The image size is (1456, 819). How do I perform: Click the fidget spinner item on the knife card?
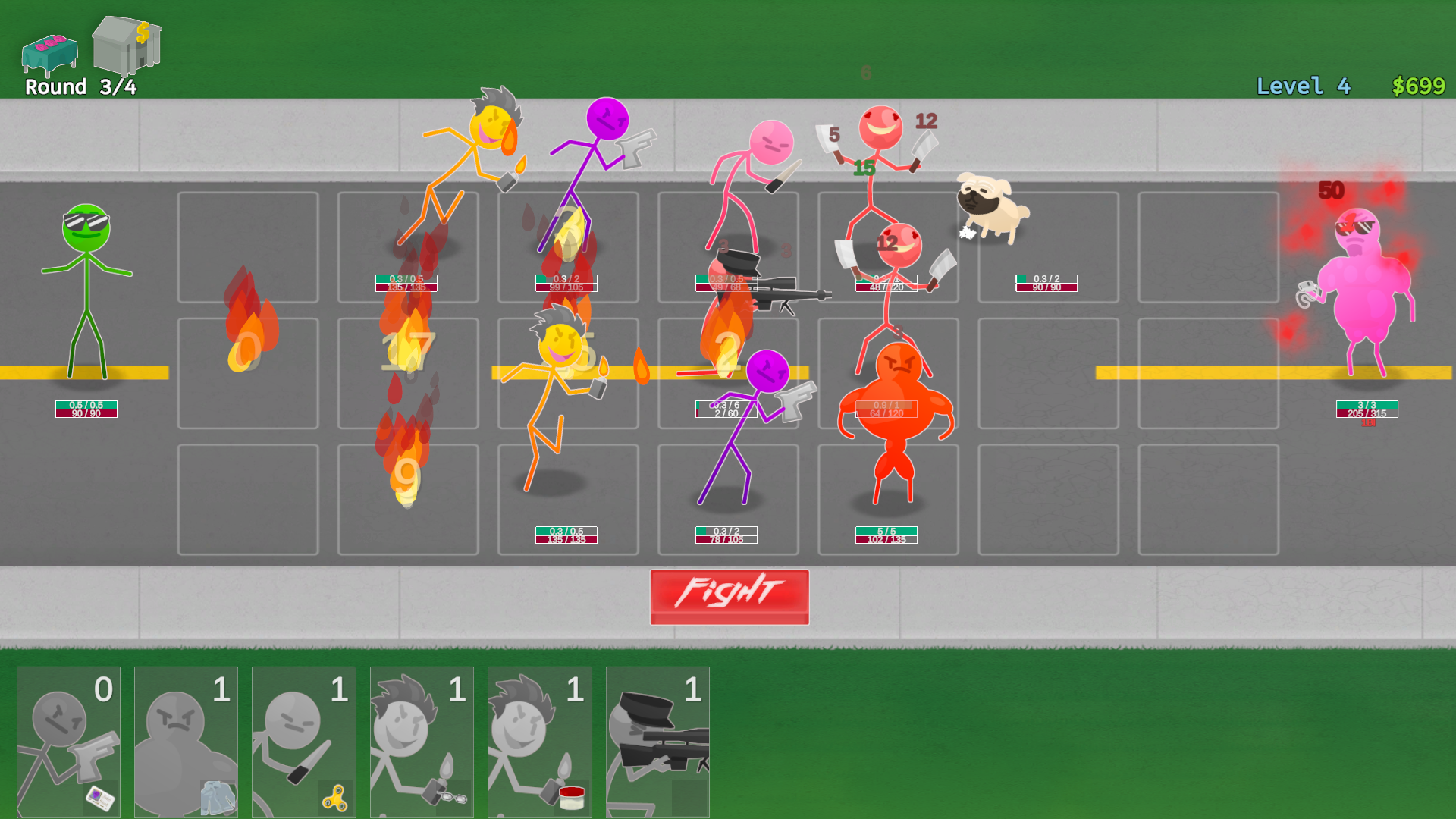coord(336,797)
